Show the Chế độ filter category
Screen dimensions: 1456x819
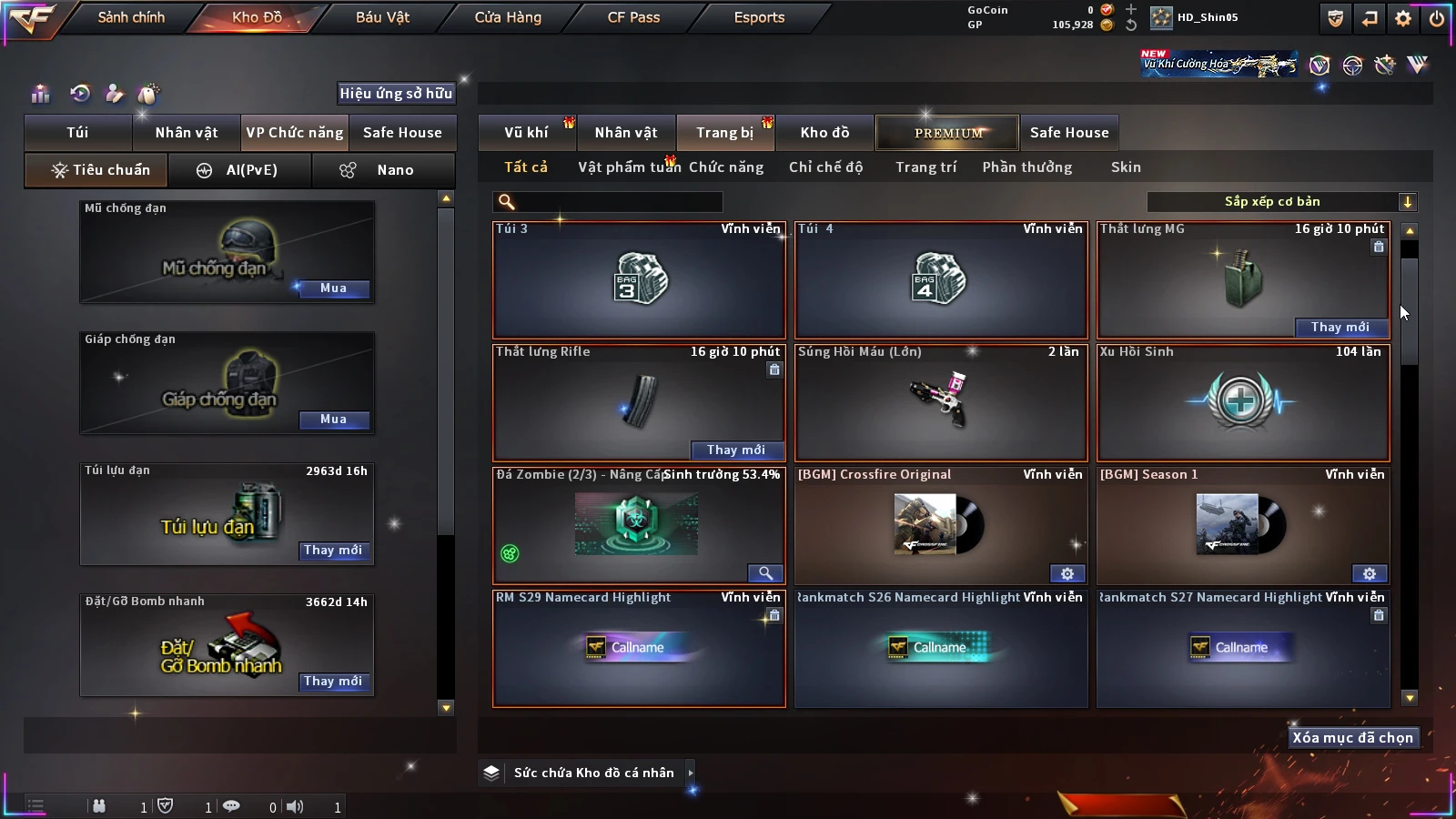click(x=825, y=167)
